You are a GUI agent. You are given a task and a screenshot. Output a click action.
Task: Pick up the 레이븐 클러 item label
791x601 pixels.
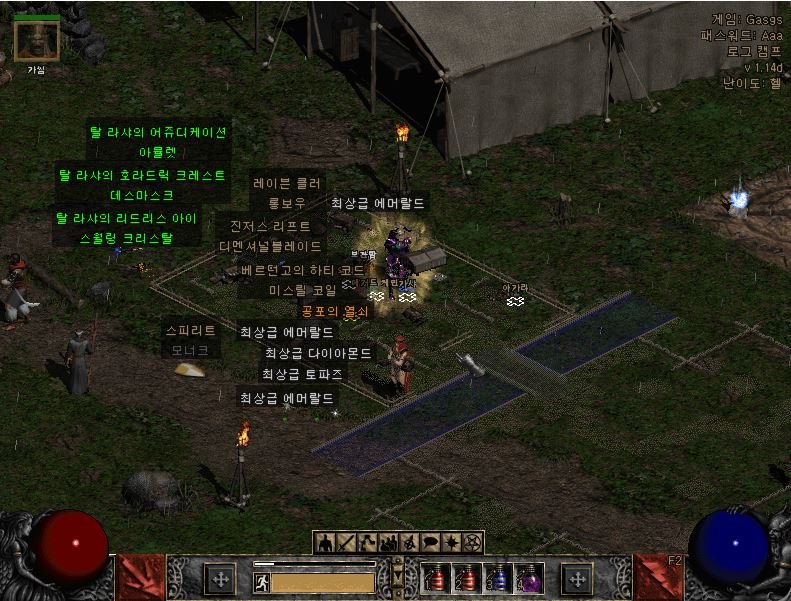pyautogui.click(x=287, y=184)
